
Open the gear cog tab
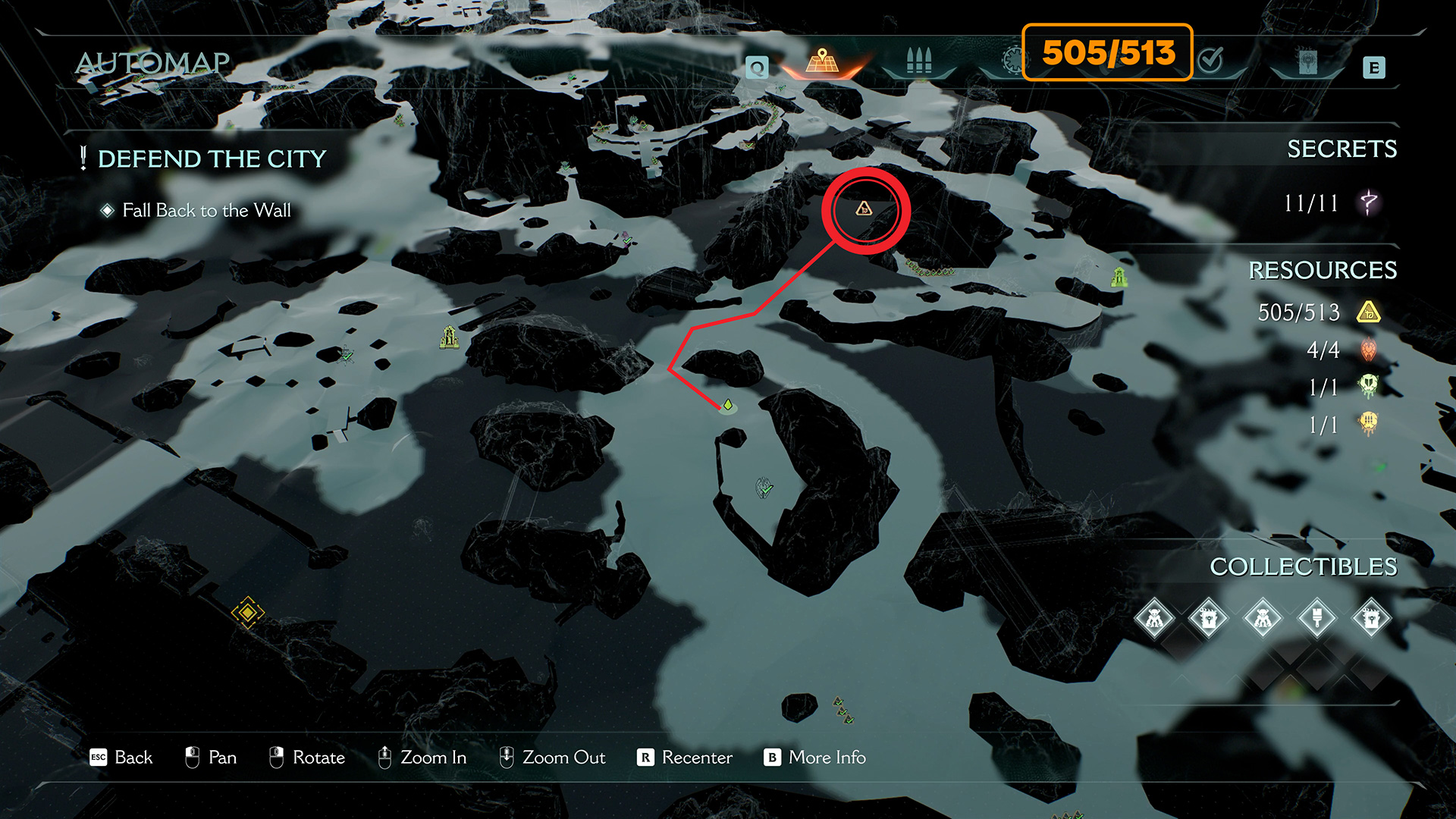point(1011,61)
